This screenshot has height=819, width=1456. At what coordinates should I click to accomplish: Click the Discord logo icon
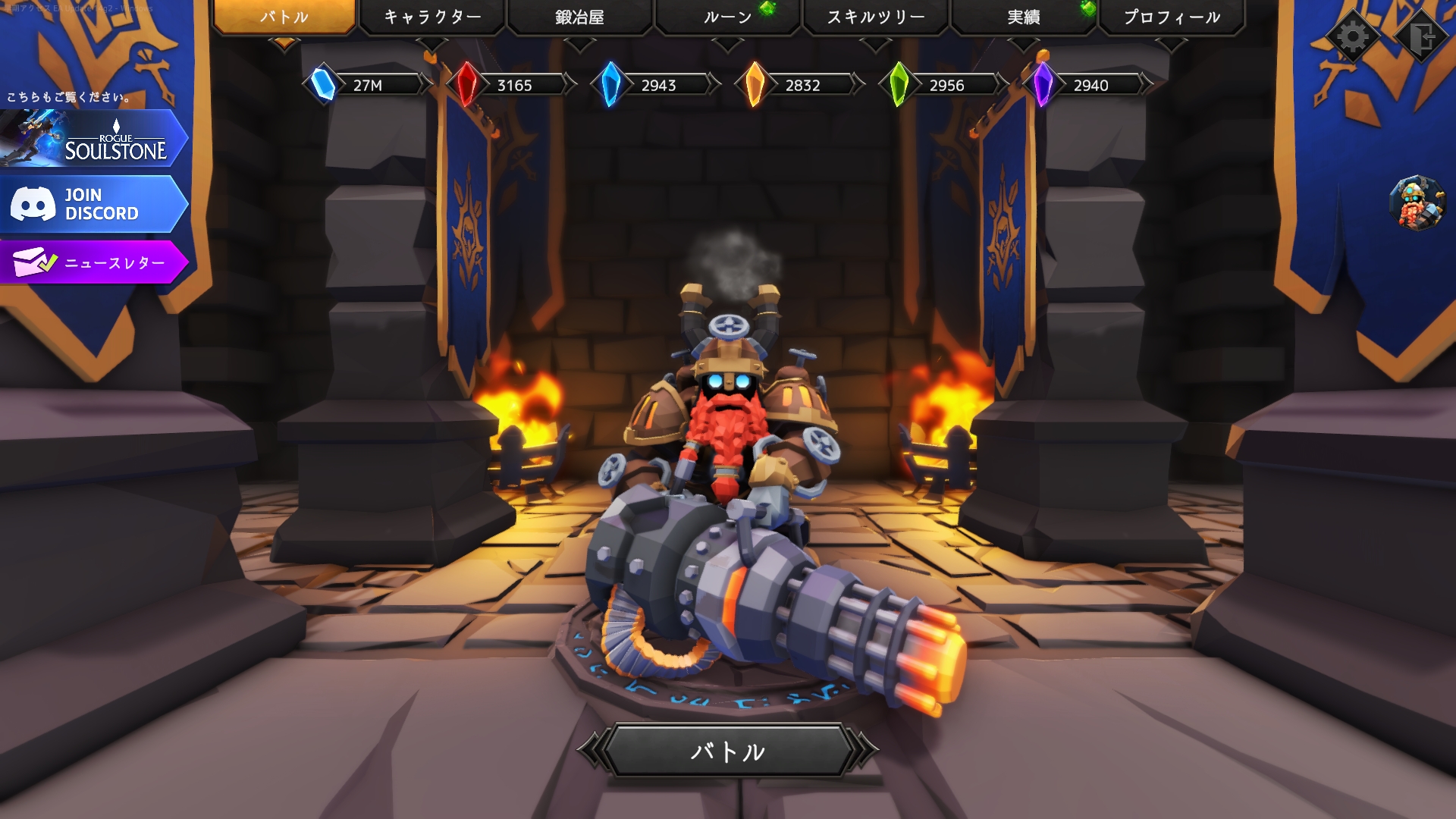tap(34, 203)
